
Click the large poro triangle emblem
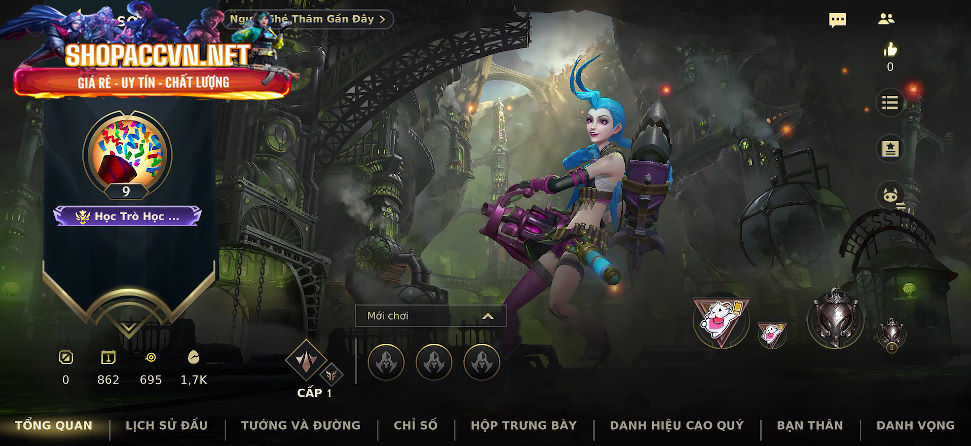click(x=720, y=322)
